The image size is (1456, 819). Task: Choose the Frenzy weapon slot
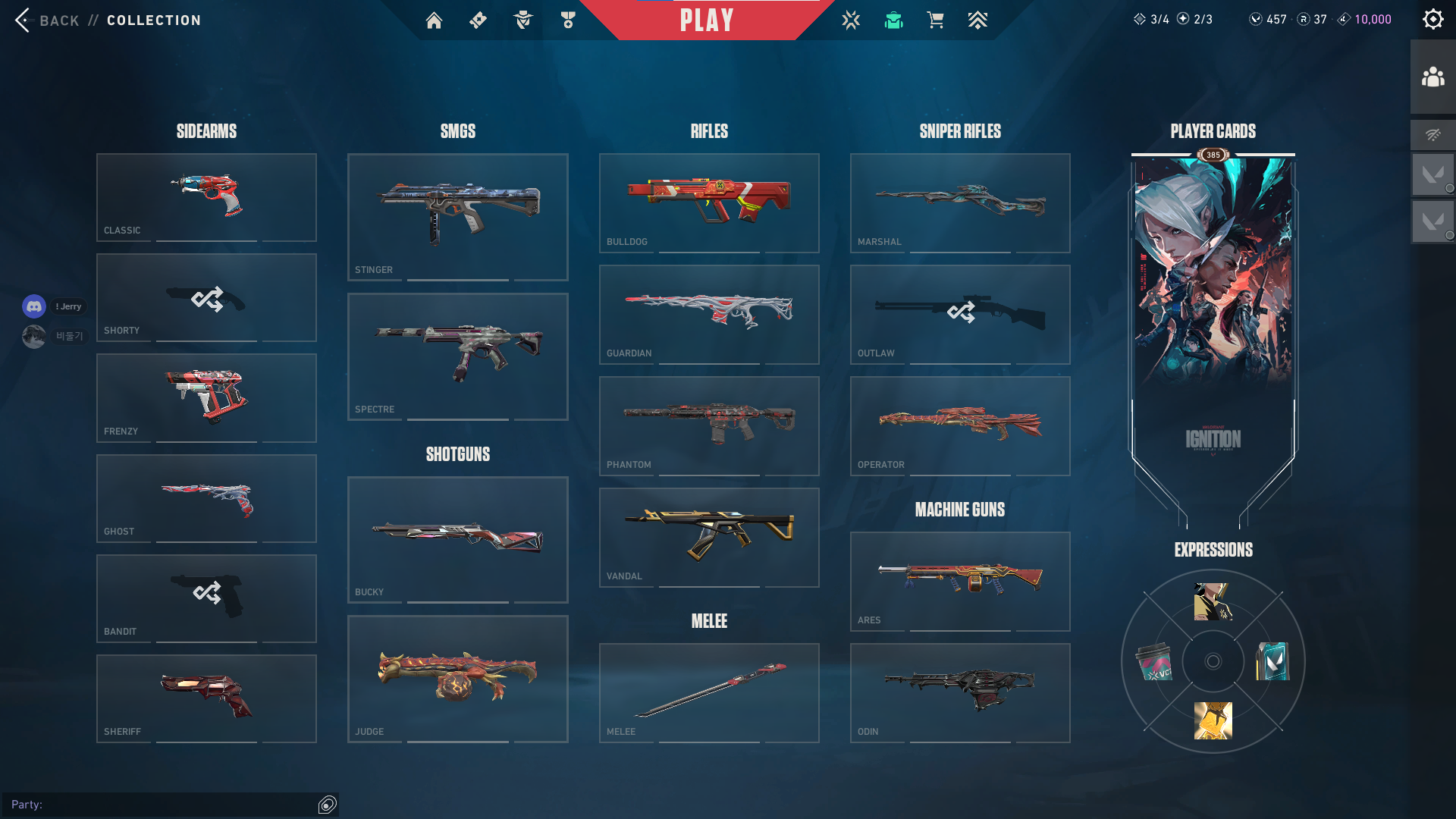[206, 398]
